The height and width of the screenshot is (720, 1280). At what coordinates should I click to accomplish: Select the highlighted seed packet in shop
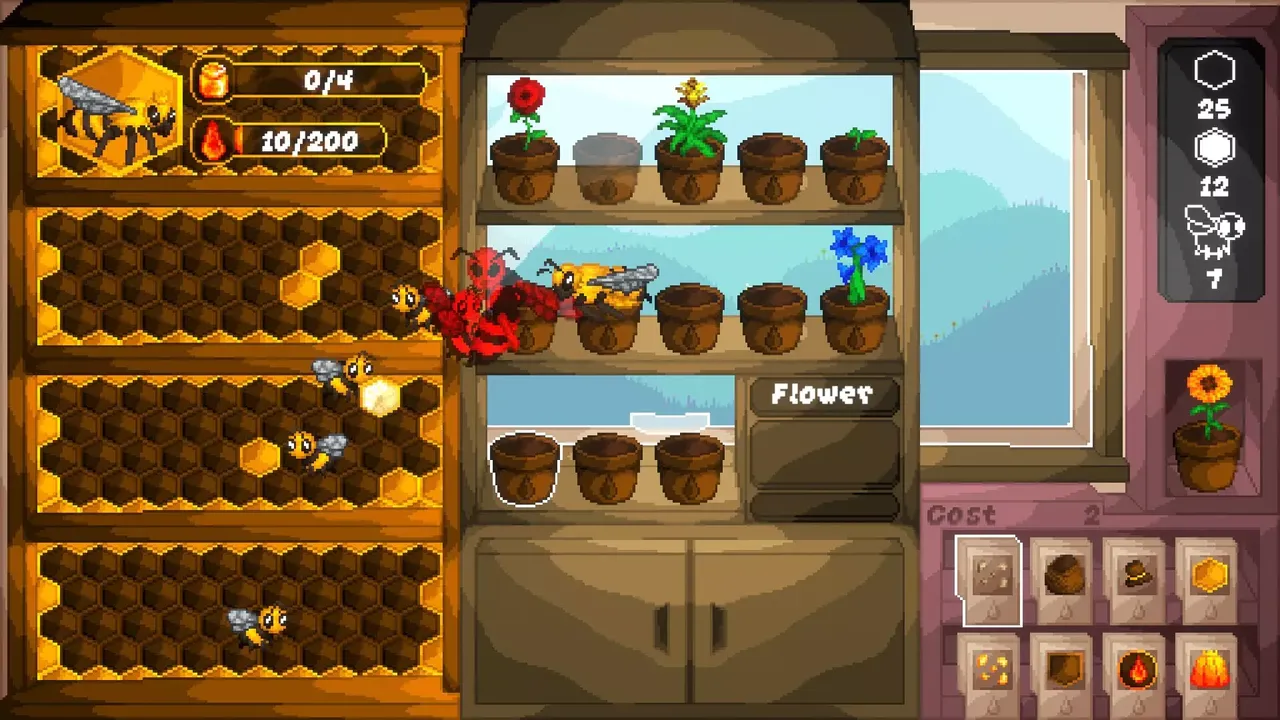point(988,580)
